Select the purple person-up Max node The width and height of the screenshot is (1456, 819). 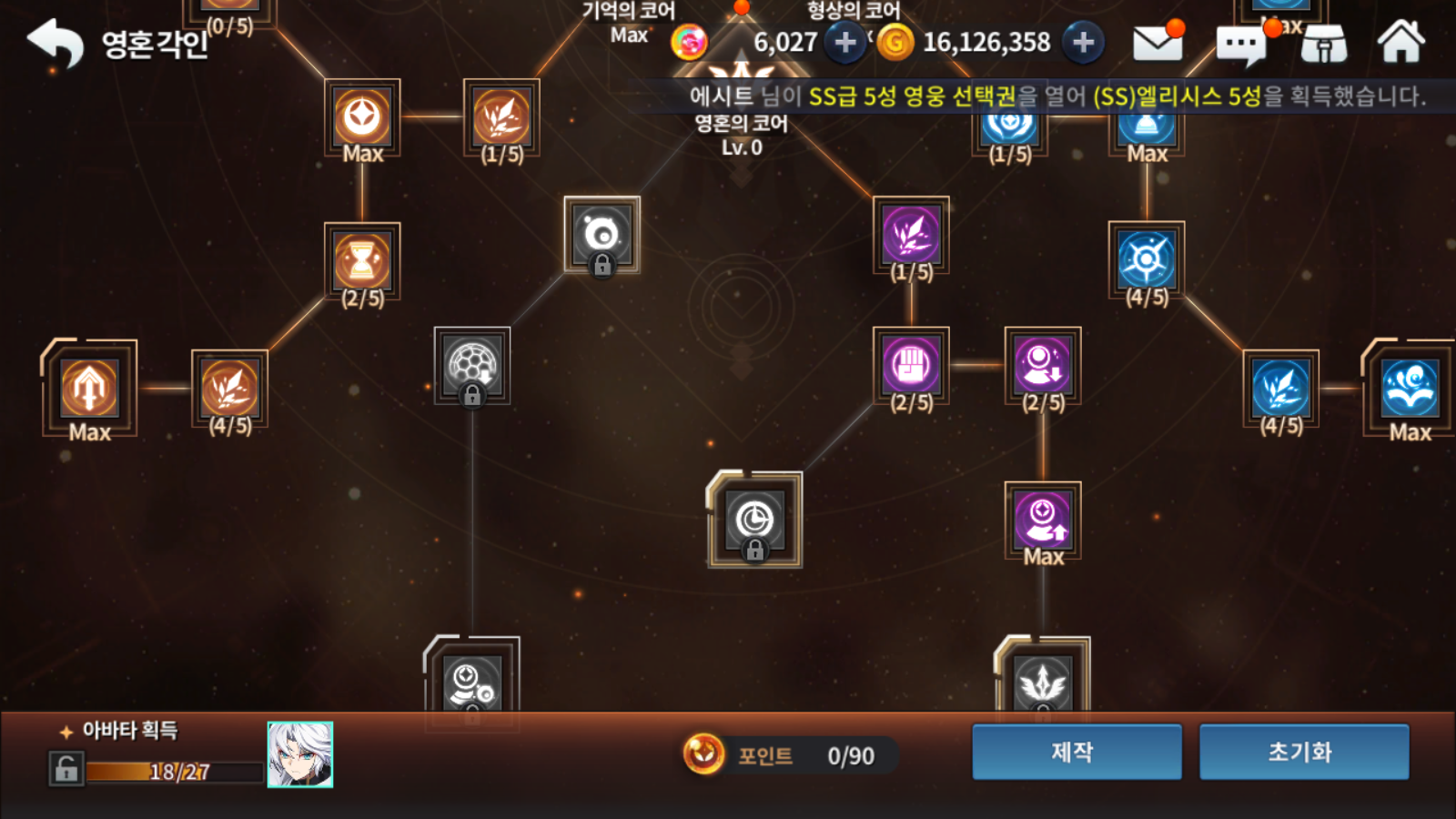click(x=1043, y=520)
